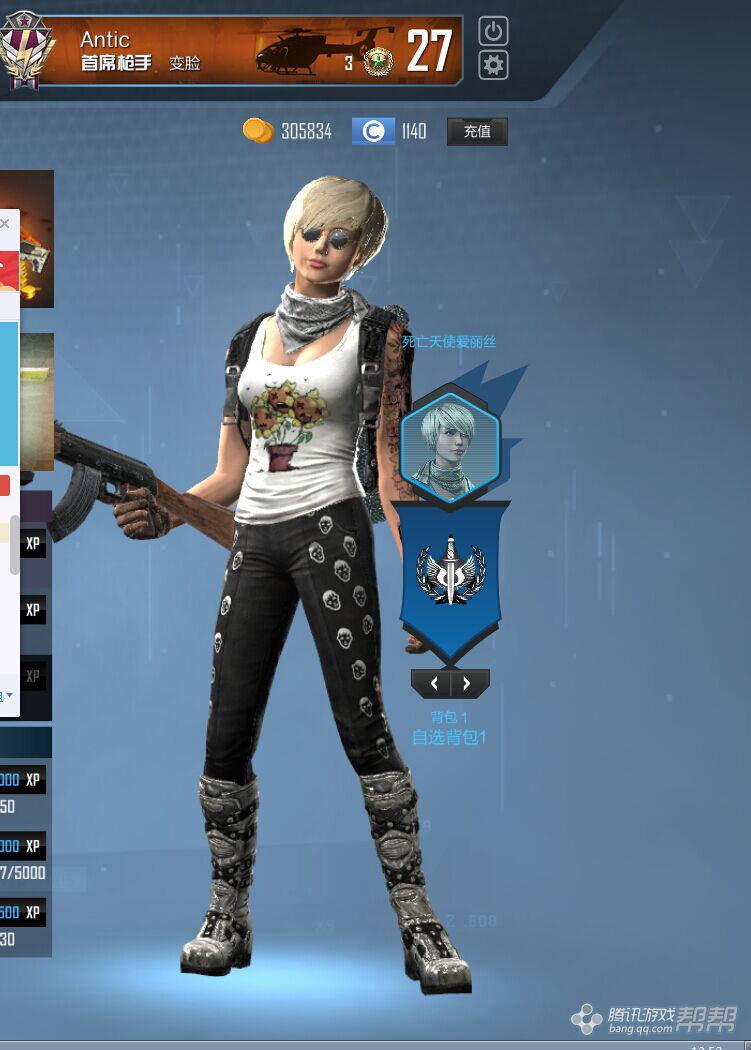
Task: Open the 充值 recharge shop
Action: click(477, 131)
